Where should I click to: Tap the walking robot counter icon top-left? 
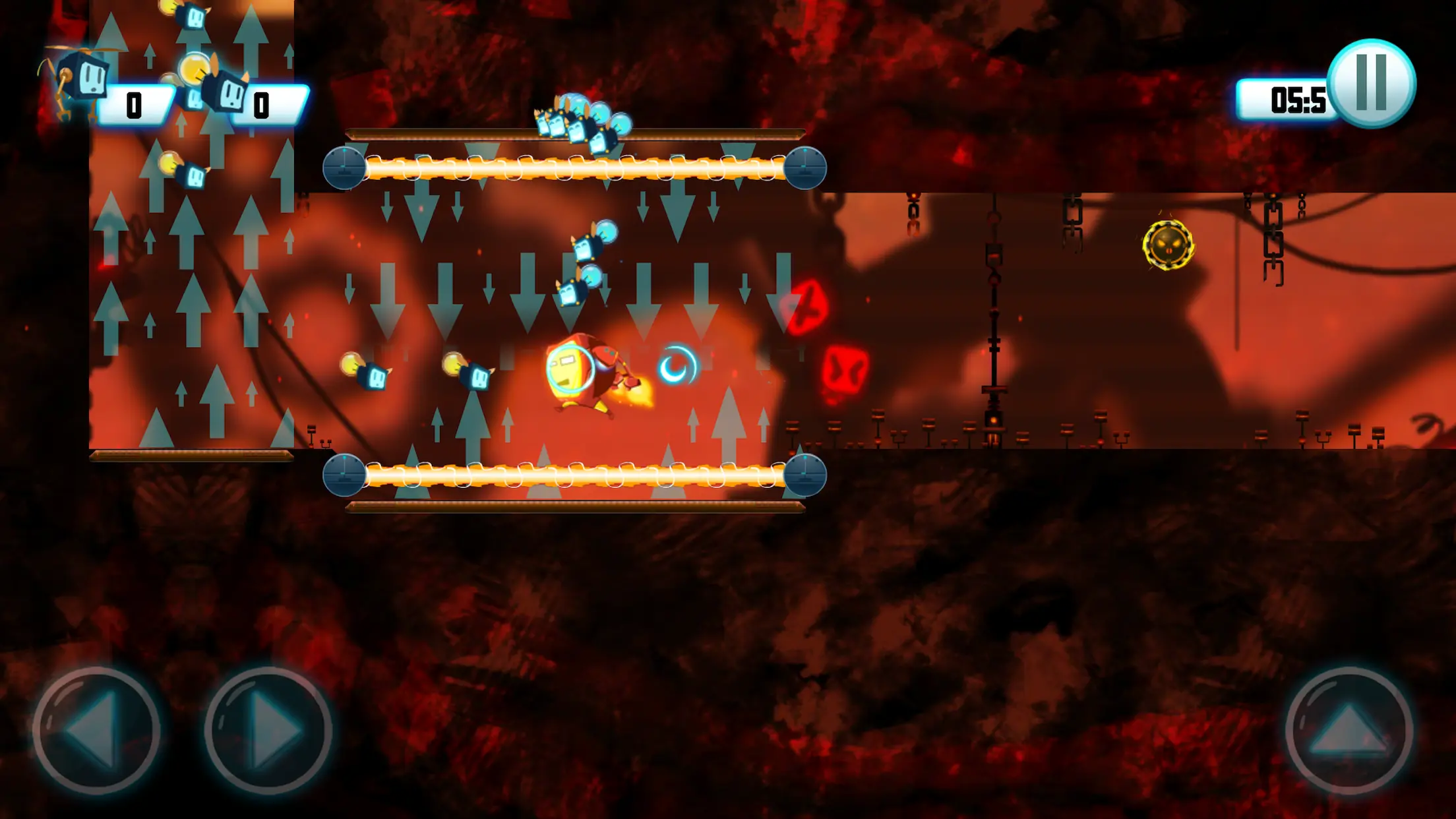80,80
